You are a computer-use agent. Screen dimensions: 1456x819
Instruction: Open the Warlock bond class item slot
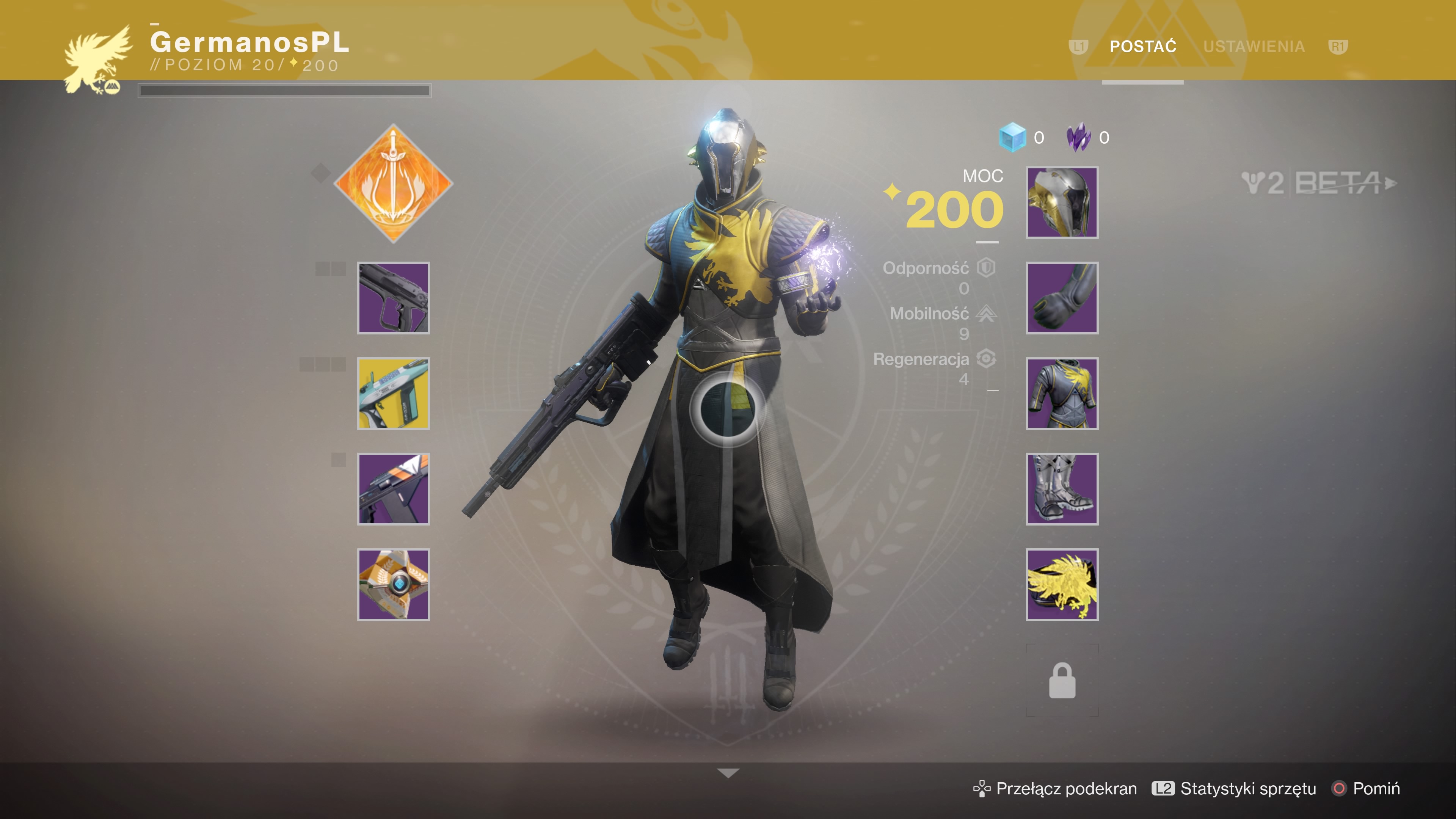click(x=1062, y=584)
